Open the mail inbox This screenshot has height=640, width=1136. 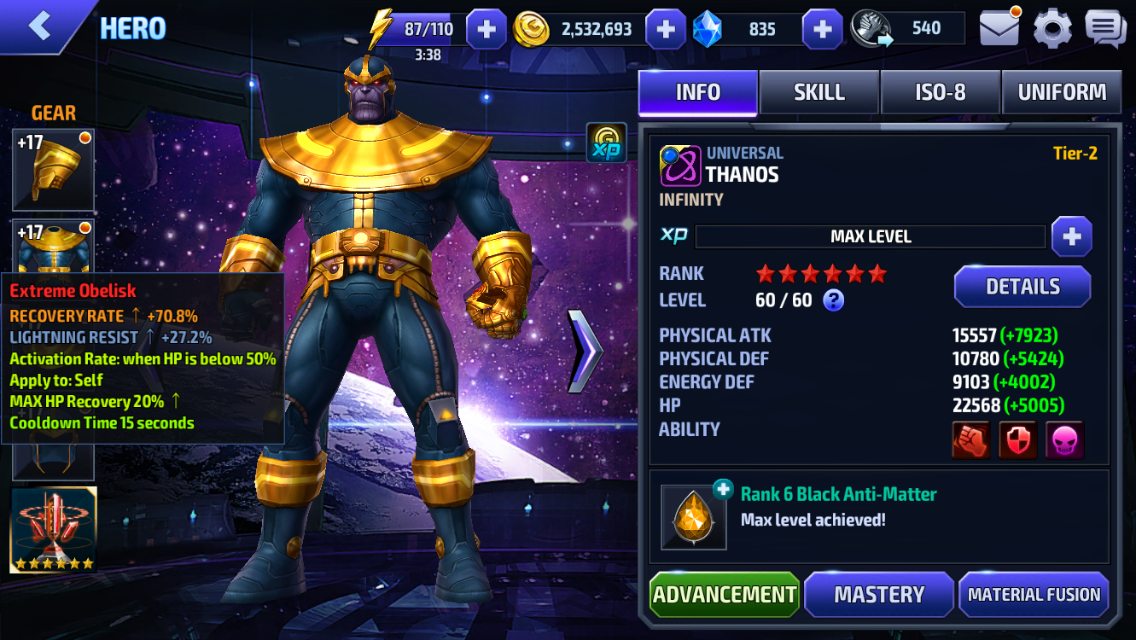999,28
